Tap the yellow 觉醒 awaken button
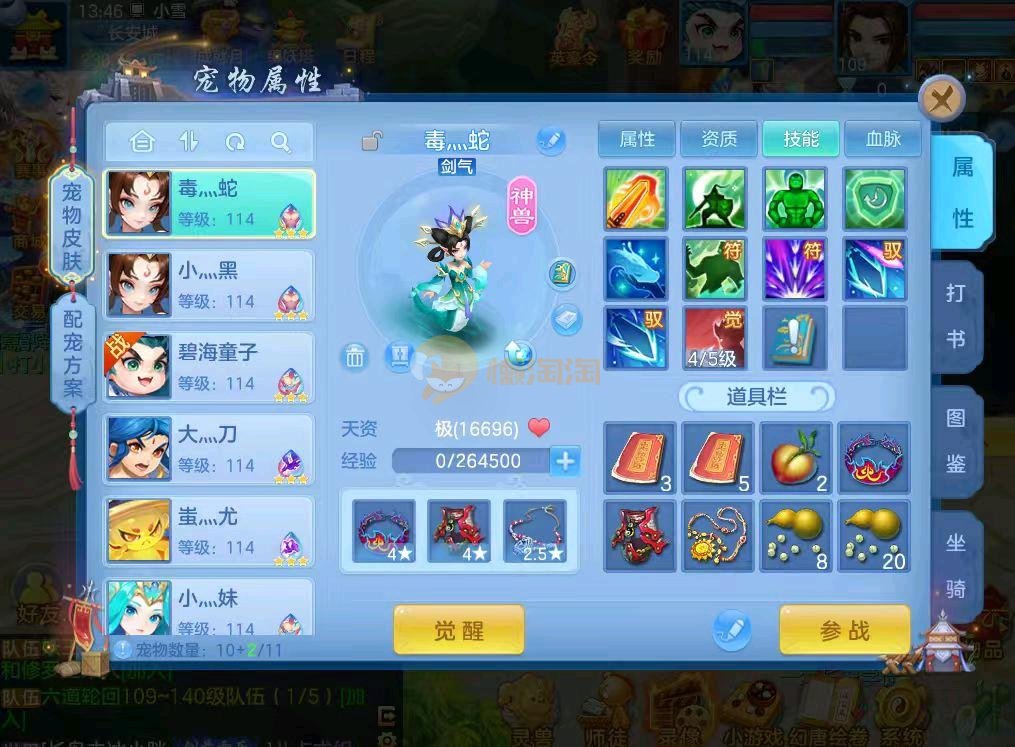The width and height of the screenshot is (1015, 747). click(x=459, y=630)
